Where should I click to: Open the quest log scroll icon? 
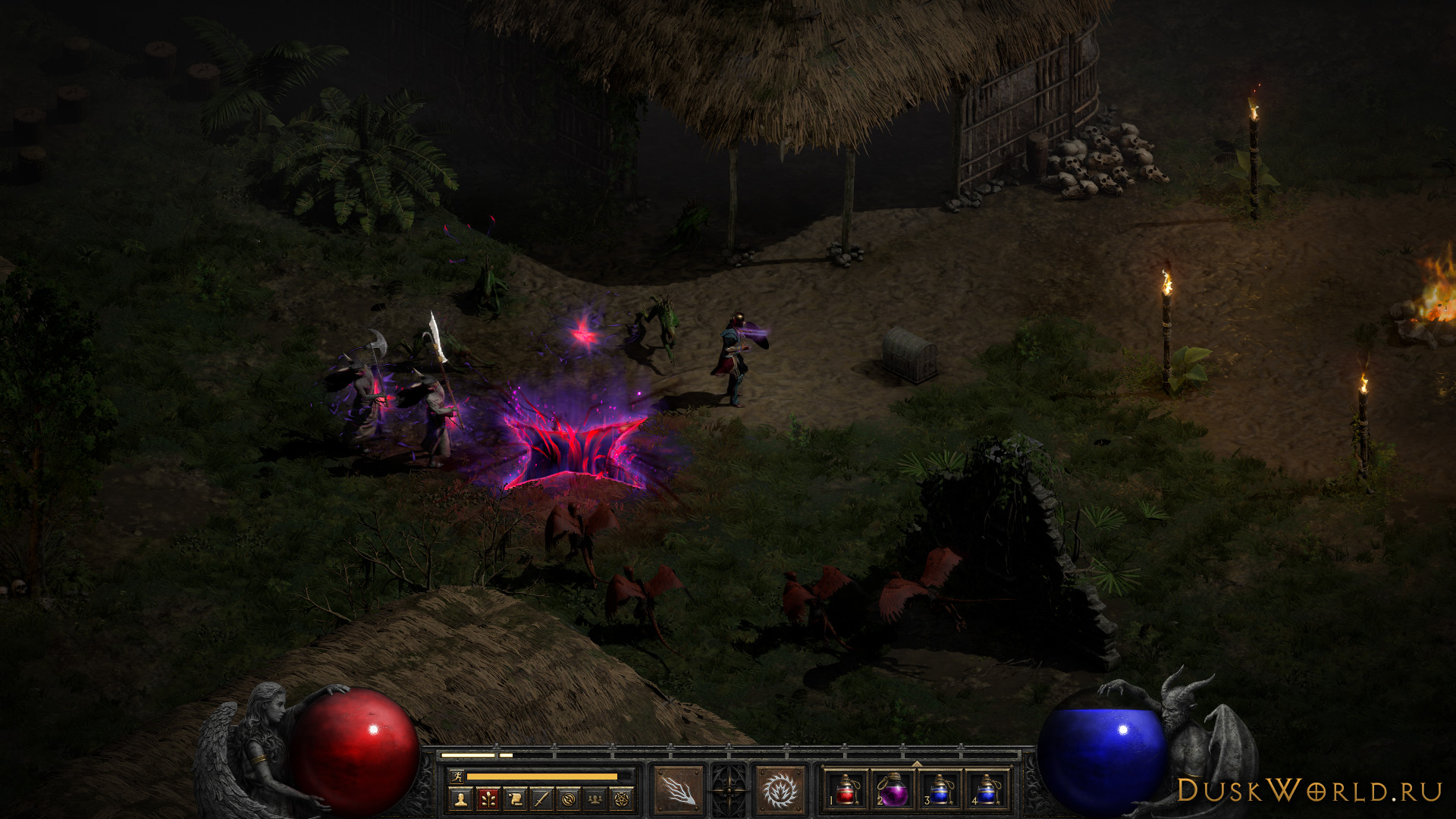pos(515,799)
